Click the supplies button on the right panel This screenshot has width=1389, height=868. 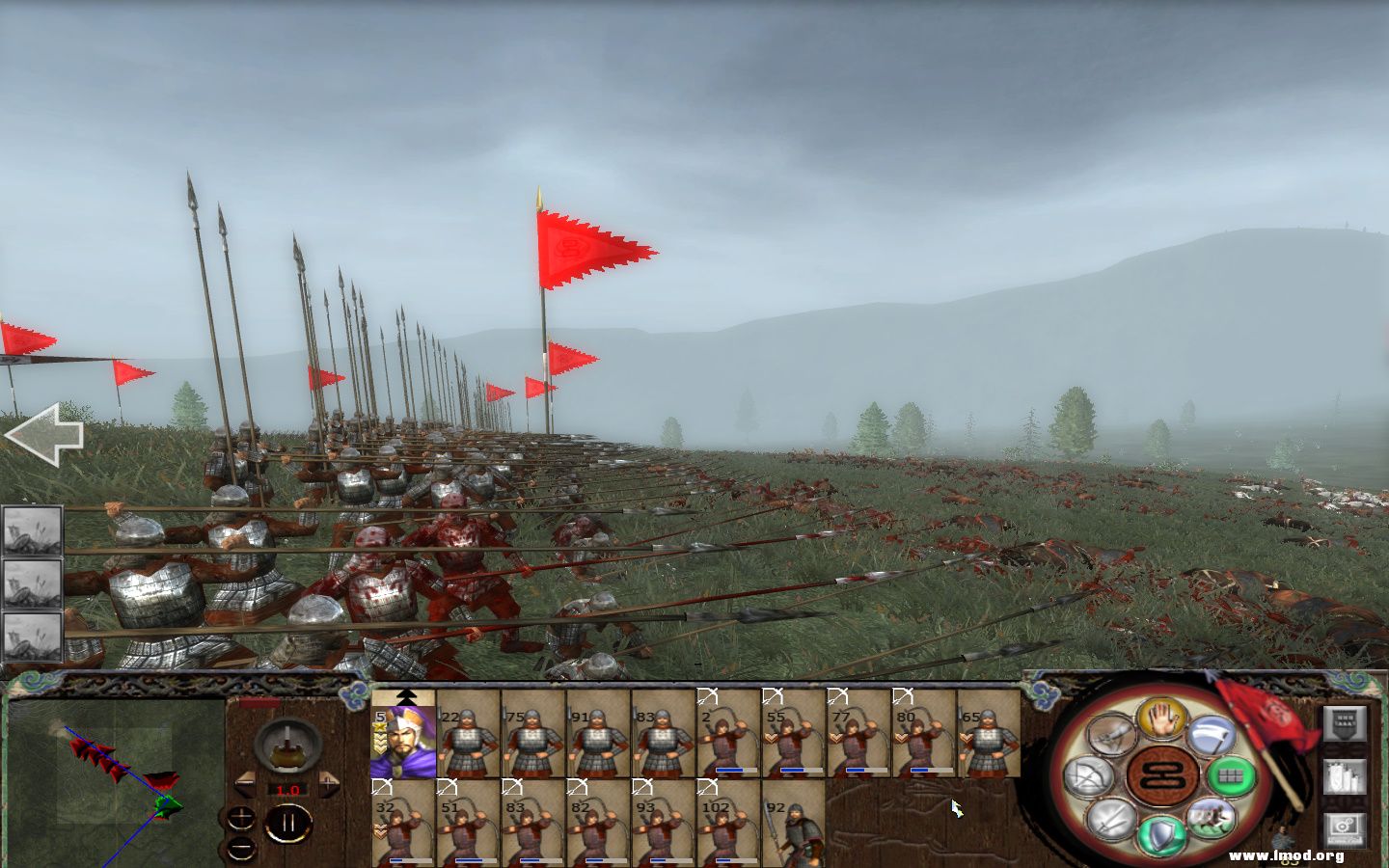pyautogui.click(x=1346, y=779)
